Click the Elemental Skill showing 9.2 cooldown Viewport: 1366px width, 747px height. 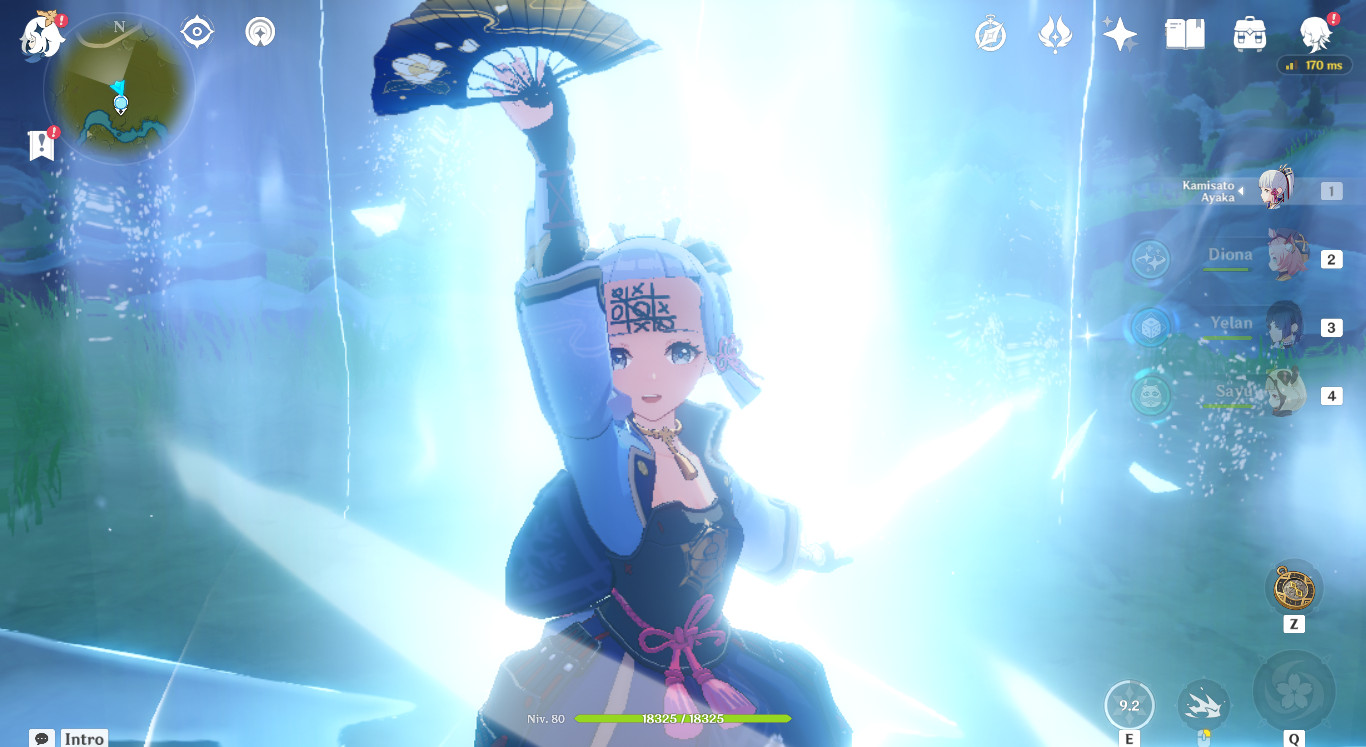click(1130, 704)
